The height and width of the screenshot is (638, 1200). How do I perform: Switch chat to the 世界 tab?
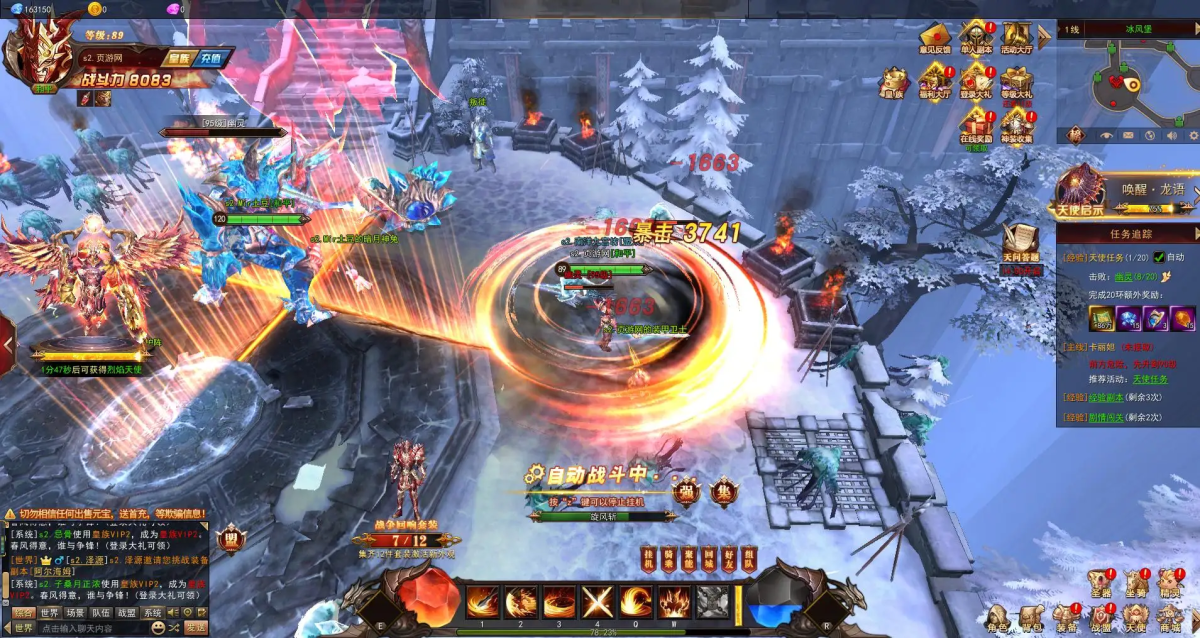49,612
